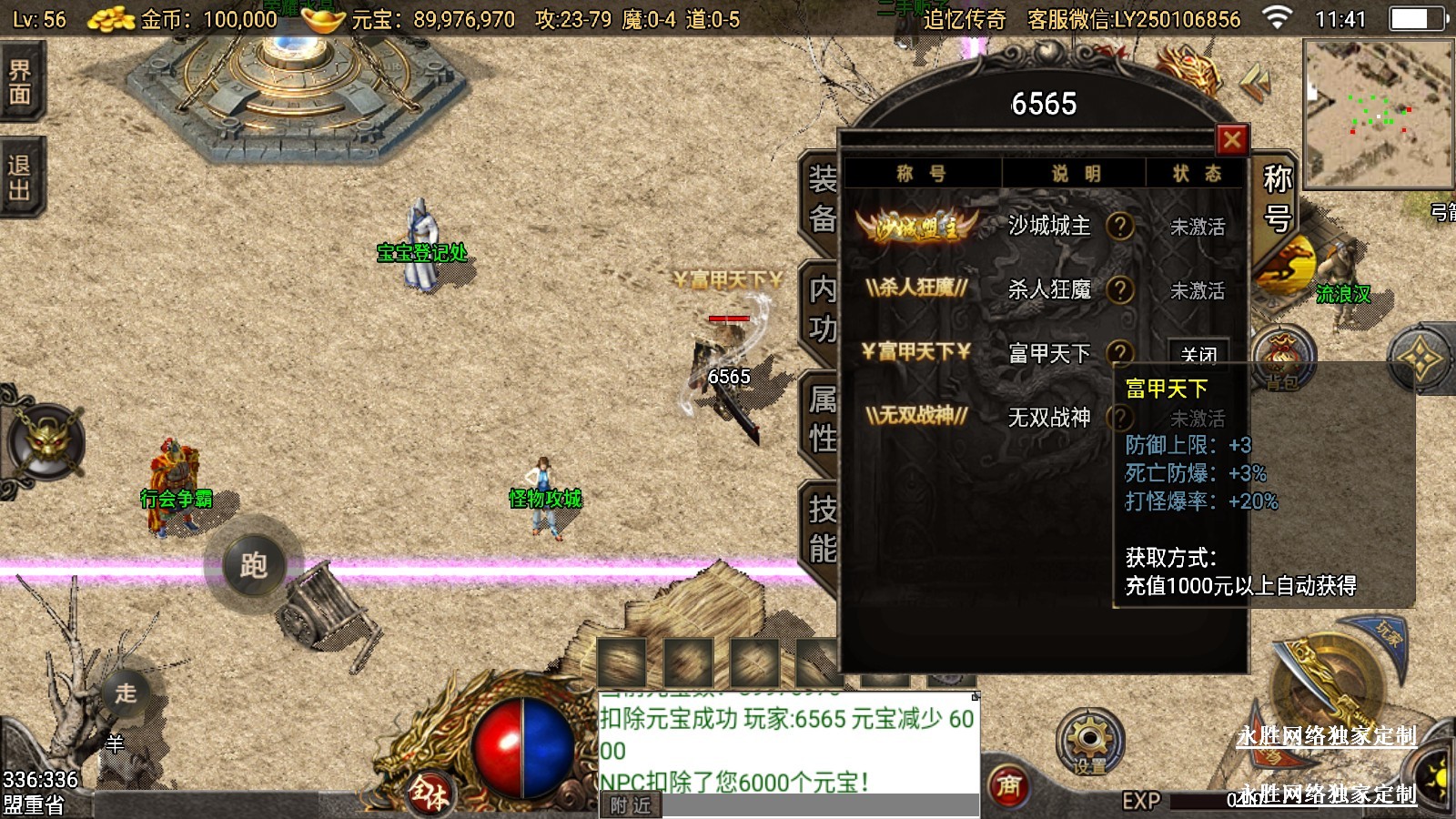Select the 技能 skills tab
This screenshot has width=1456, height=819.
tap(822, 529)
